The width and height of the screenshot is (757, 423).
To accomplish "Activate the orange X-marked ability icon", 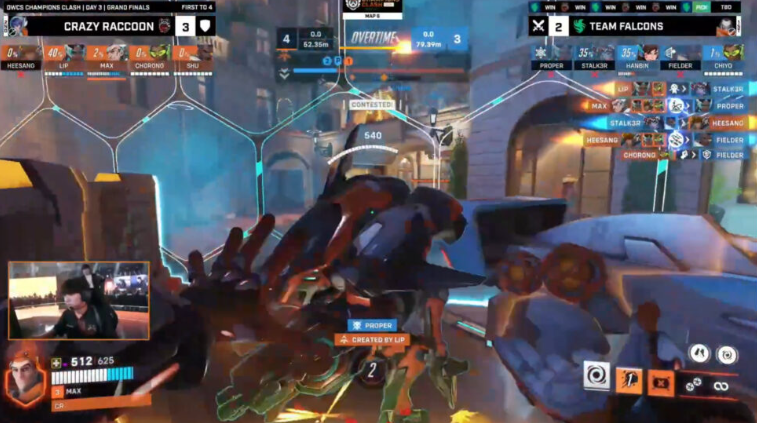I will (x=661, y=381).
